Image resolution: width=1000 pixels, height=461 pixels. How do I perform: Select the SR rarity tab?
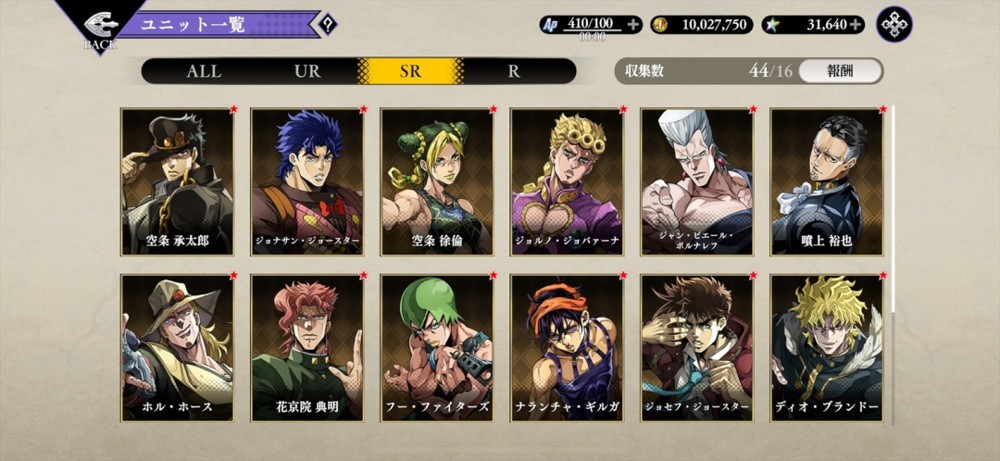(411, 71)
